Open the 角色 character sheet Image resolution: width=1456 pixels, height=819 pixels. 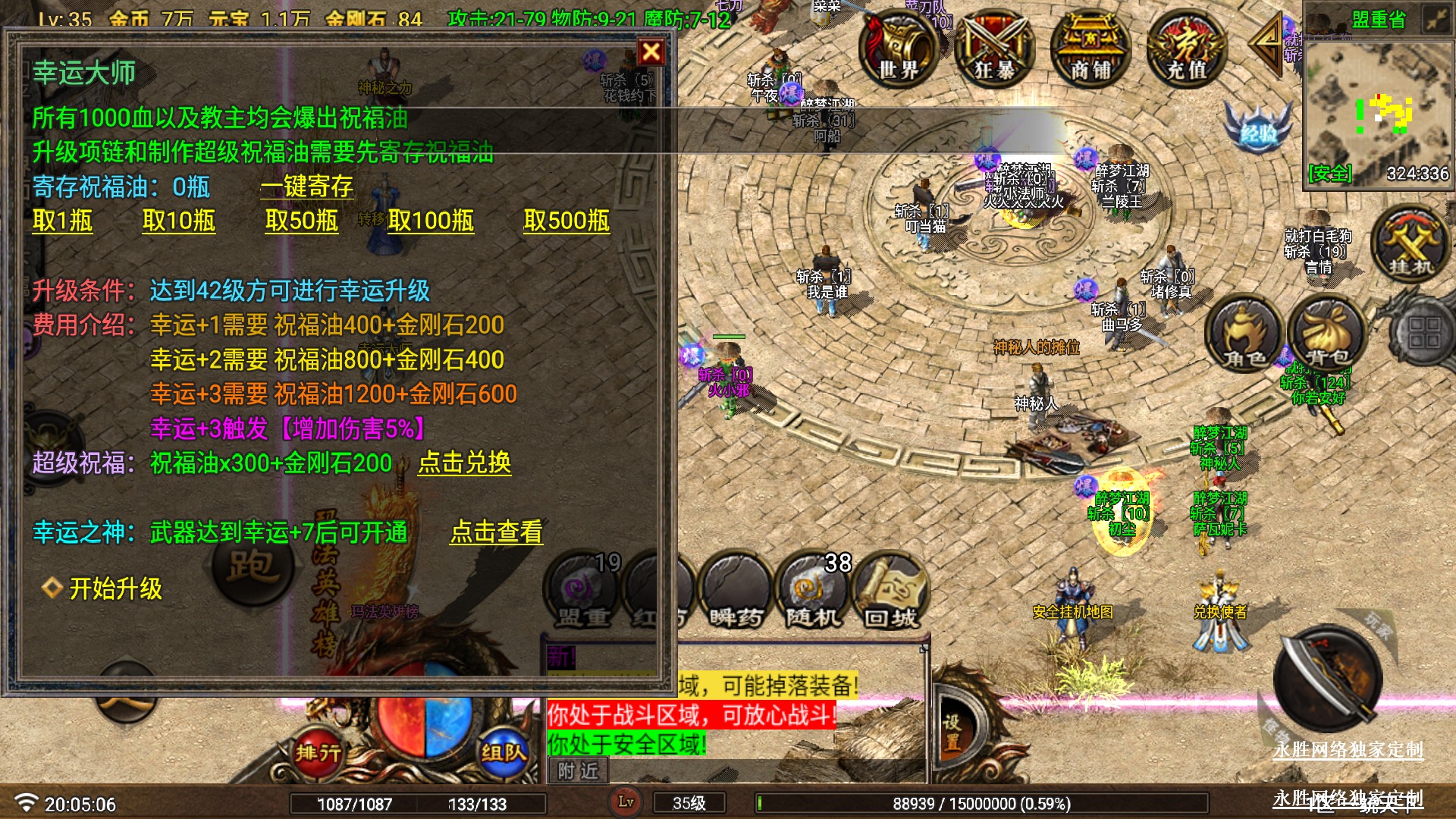pos(1244,334)
